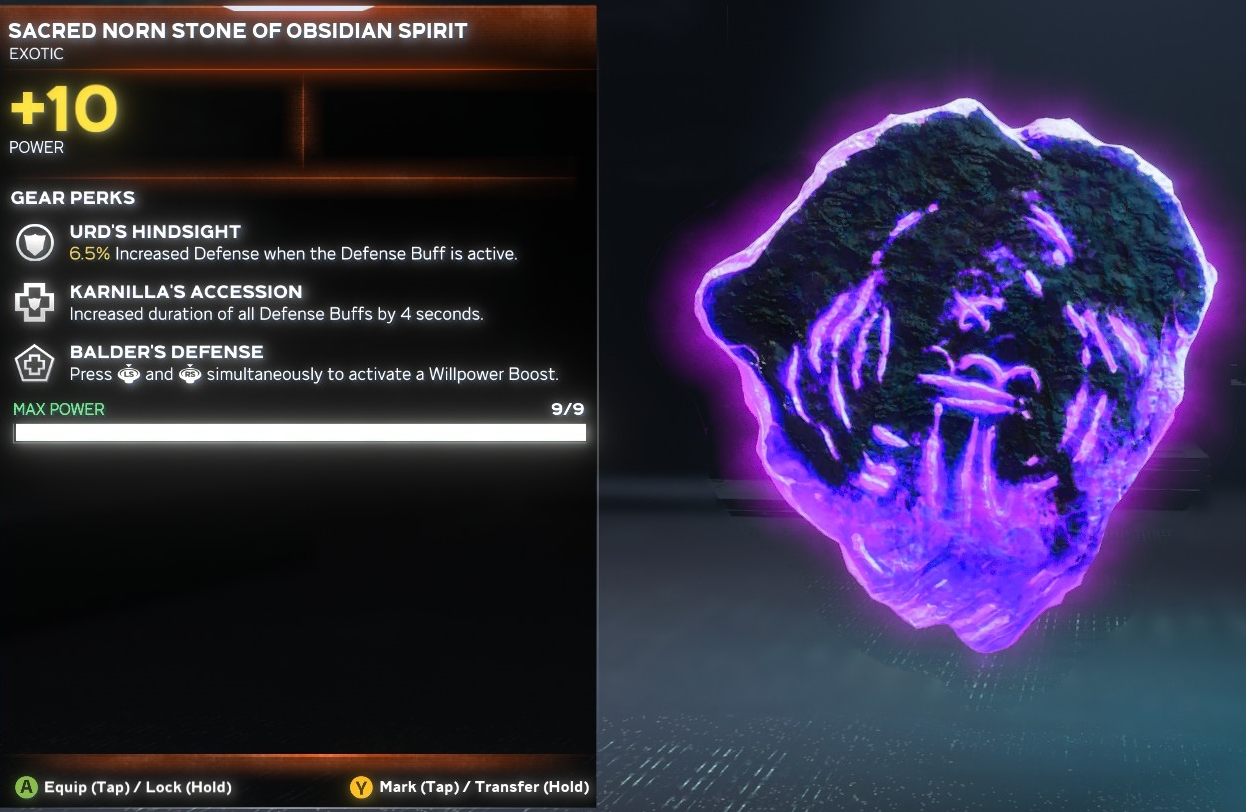
Task: Highlight the Balder's Defense perk
Action: point(166,352)
